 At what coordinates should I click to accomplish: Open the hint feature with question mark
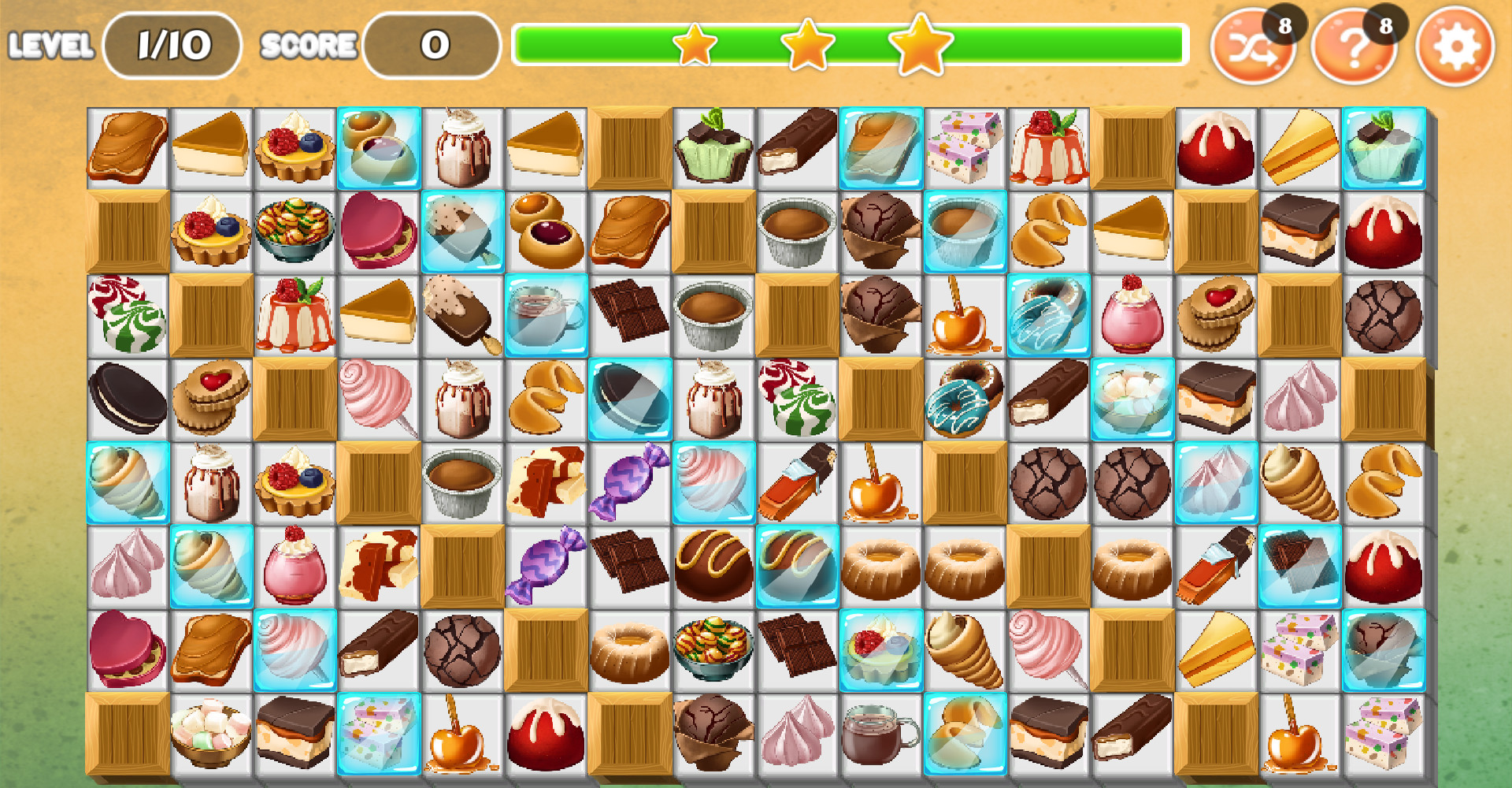pyautogui.click(x=1353, y=49)
